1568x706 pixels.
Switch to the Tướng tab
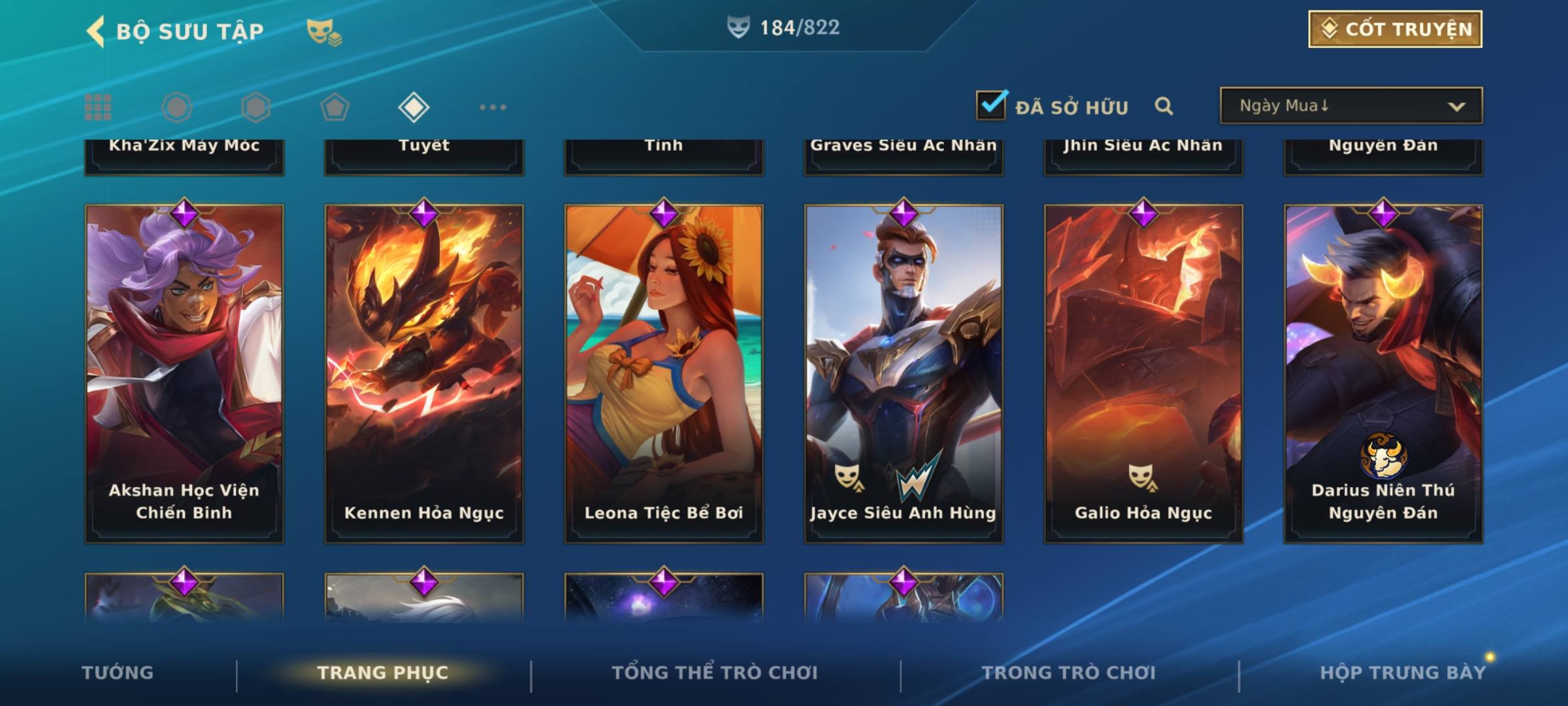point(118,673)
